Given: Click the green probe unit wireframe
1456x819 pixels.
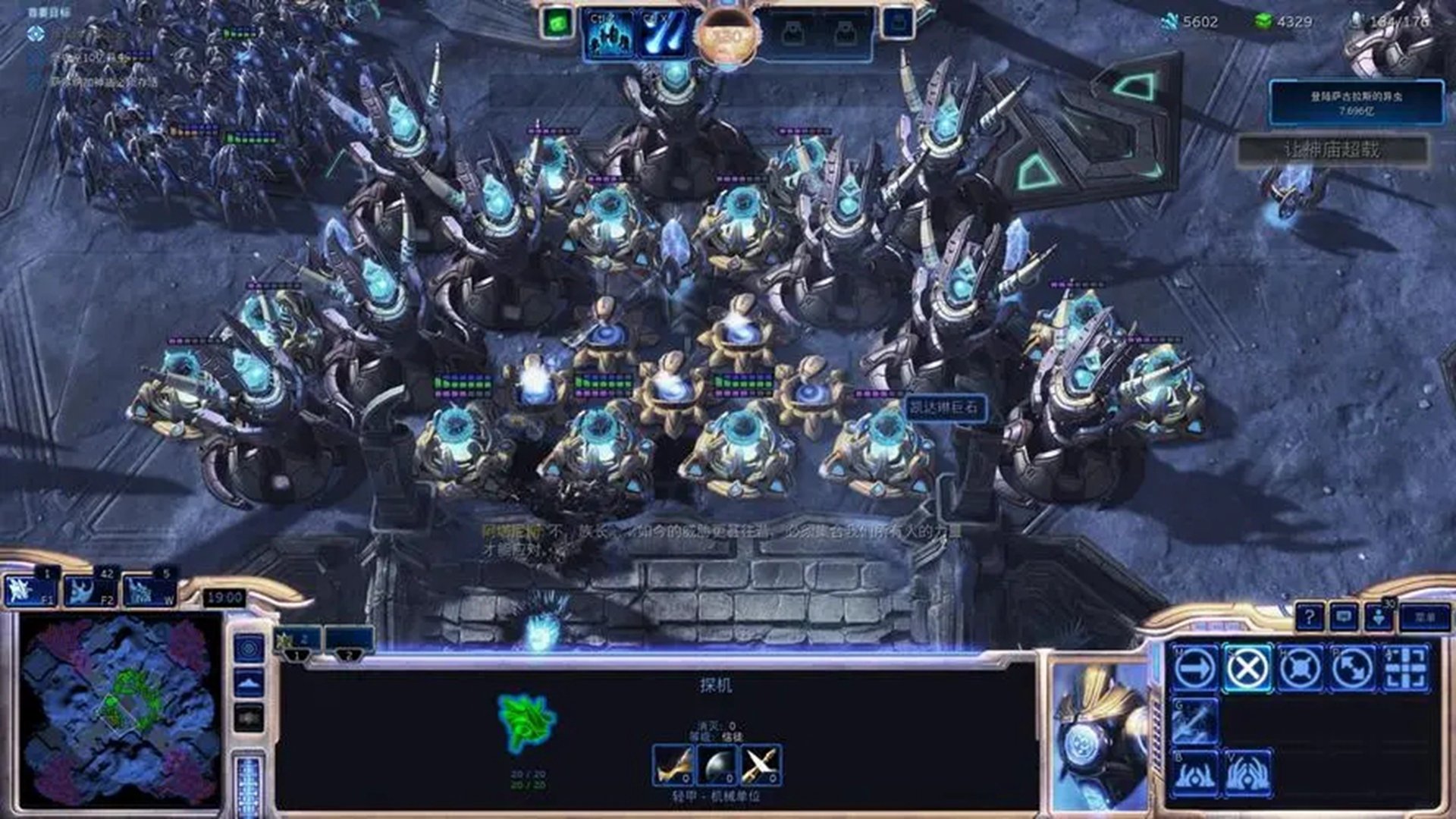Looking at the screenshot, I should [526, 720].
